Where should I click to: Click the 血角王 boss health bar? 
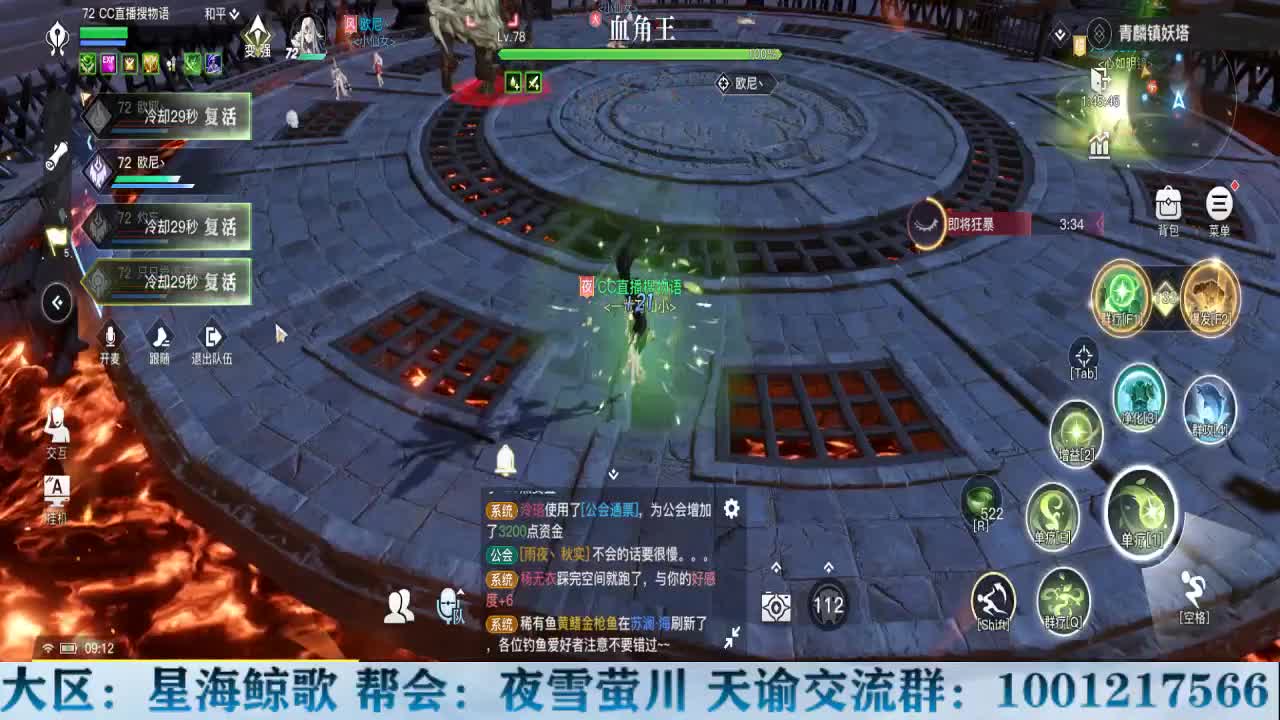tap(640, 55)
